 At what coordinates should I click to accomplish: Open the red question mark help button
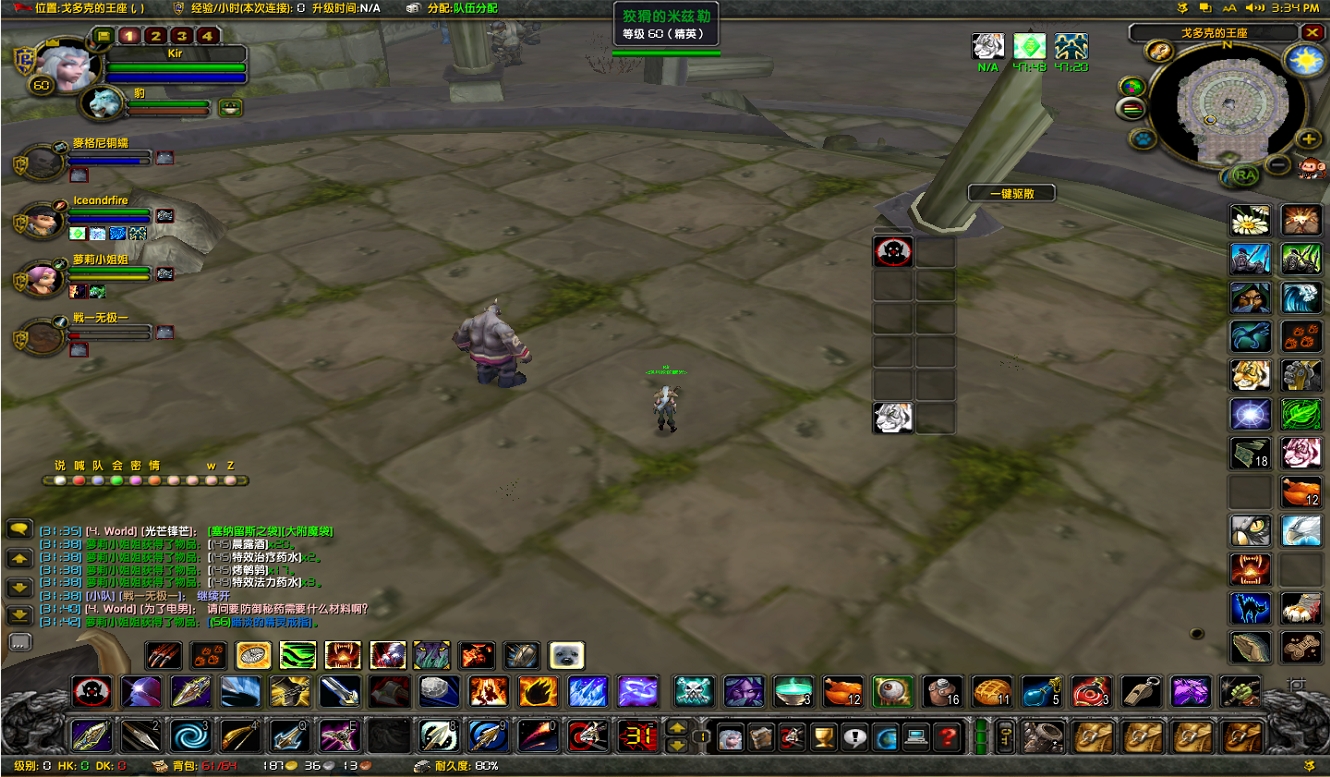pos(948,738)
